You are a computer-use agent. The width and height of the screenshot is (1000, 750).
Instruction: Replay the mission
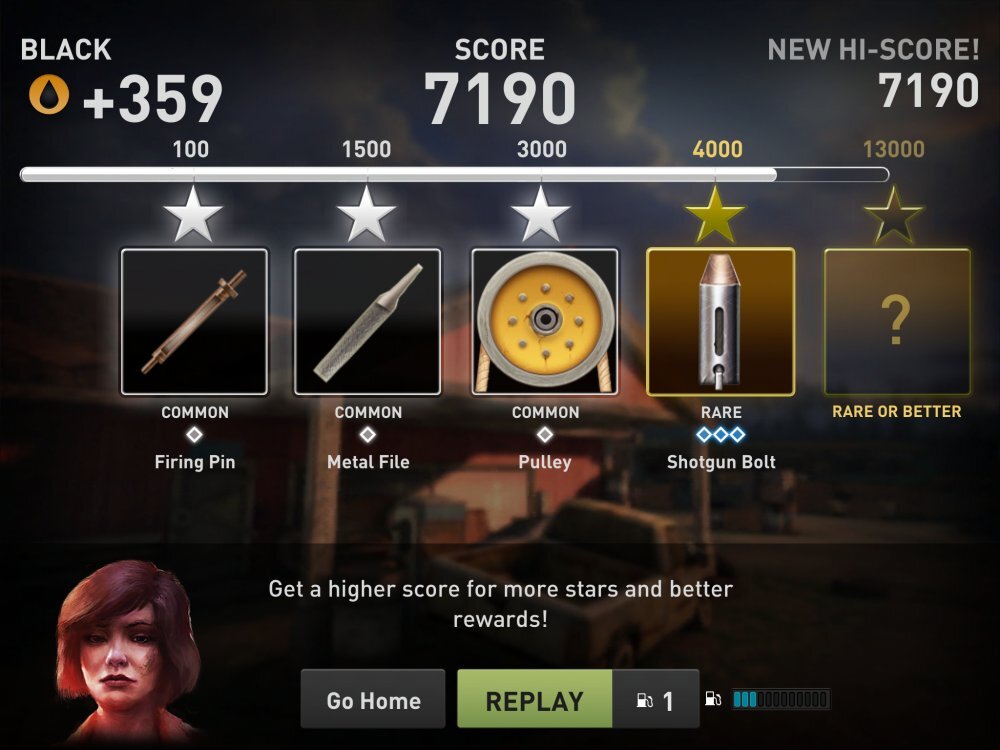pyautogui.click(x=535, y=700)
